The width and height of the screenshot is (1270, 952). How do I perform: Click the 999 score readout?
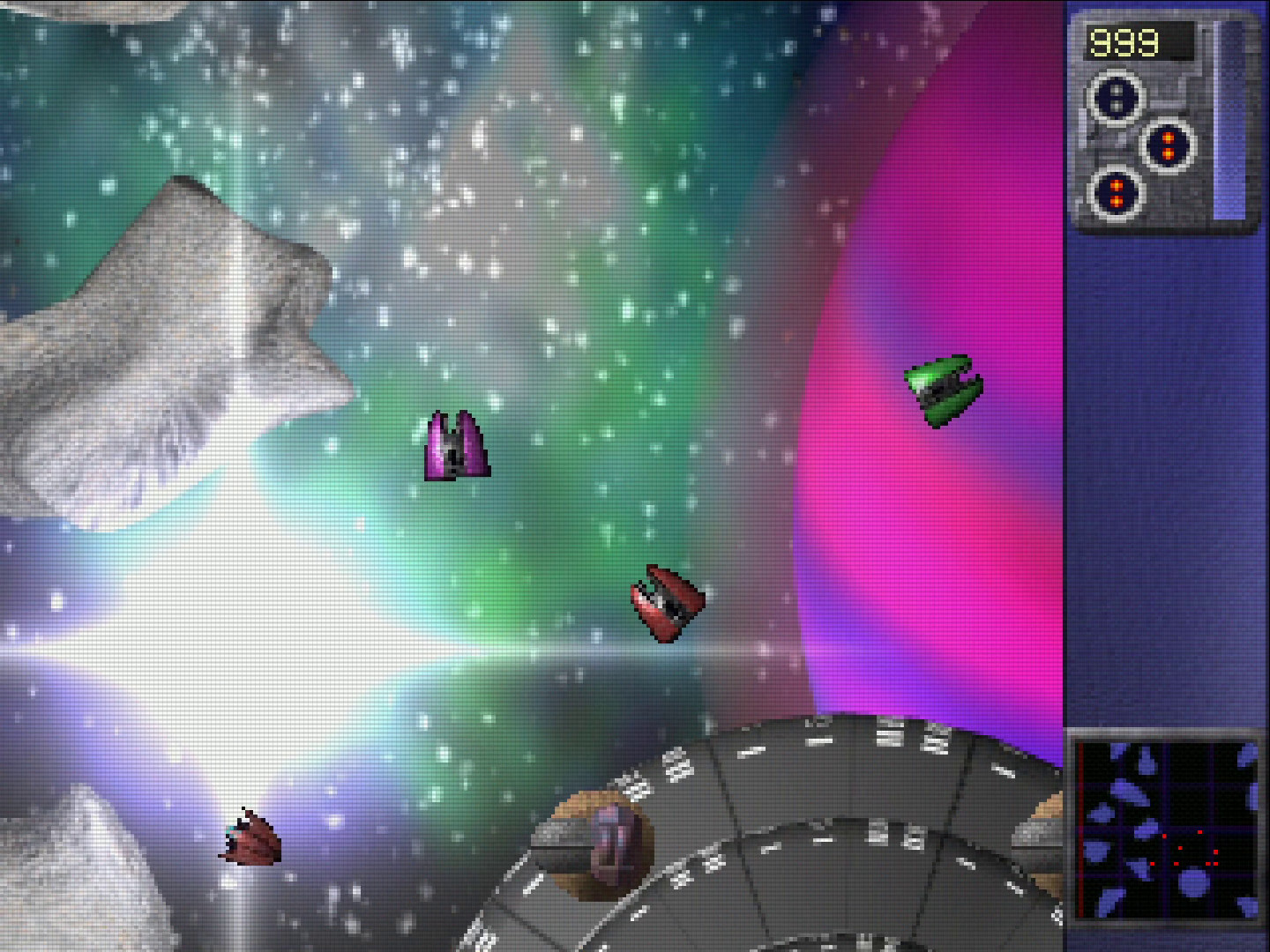[1125, 40]
